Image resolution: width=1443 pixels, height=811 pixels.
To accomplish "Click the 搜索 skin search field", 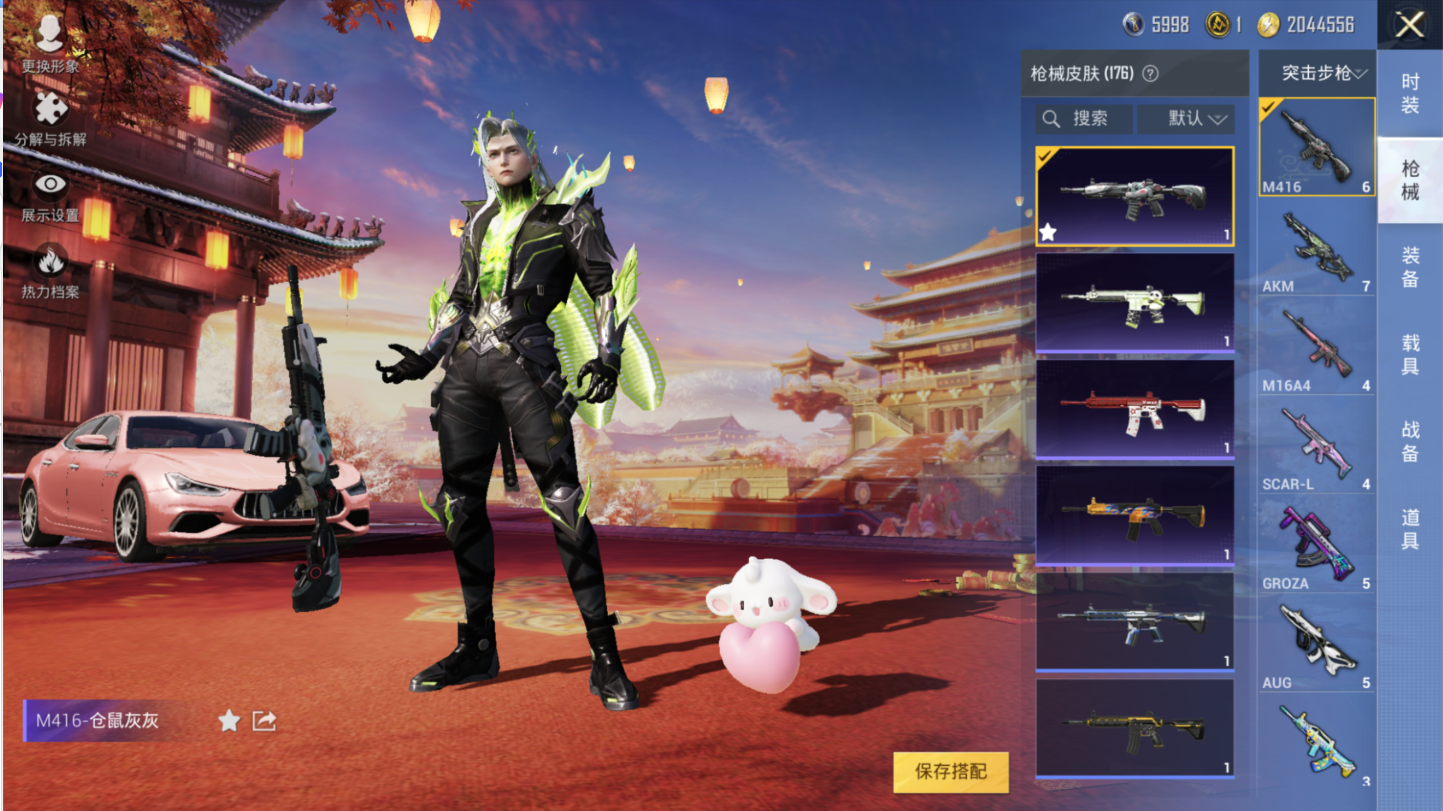I will [1084, 119].
